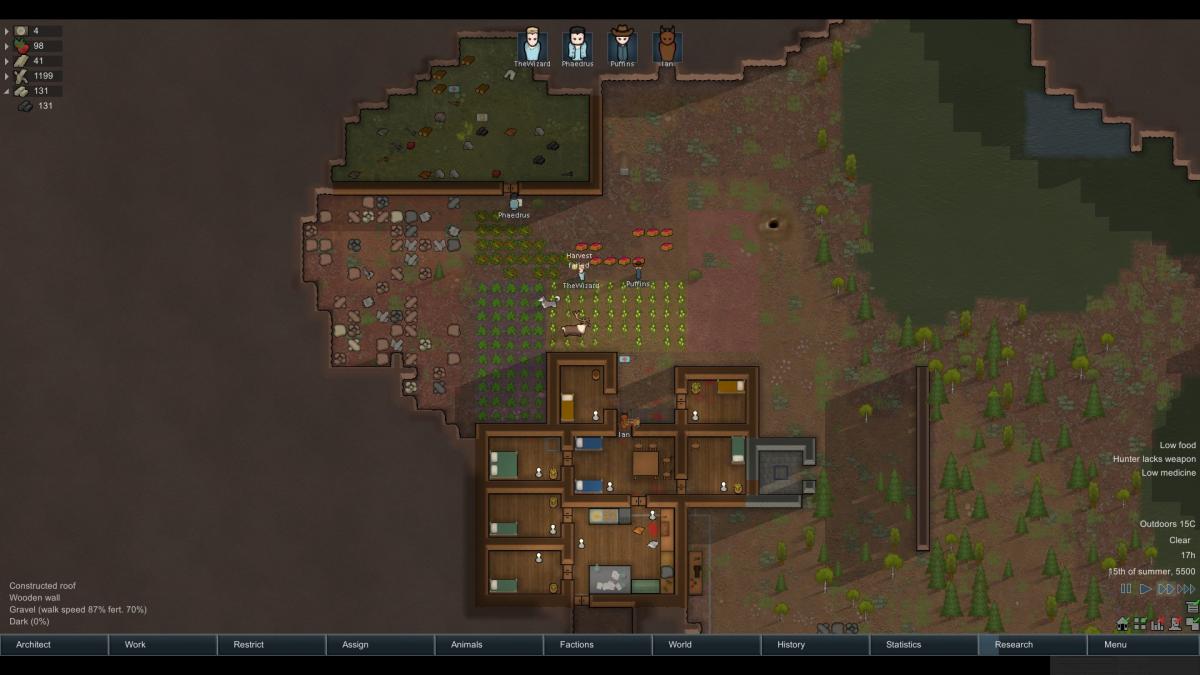Set game to normal speed
Viewport: 1200px width, 675px height.
tap(1146, 589)
